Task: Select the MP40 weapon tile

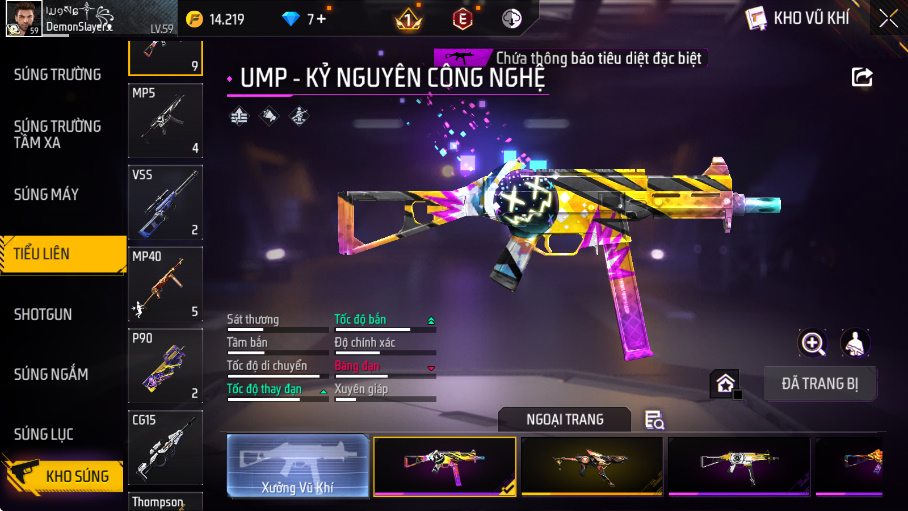Action: click(165, 284)
